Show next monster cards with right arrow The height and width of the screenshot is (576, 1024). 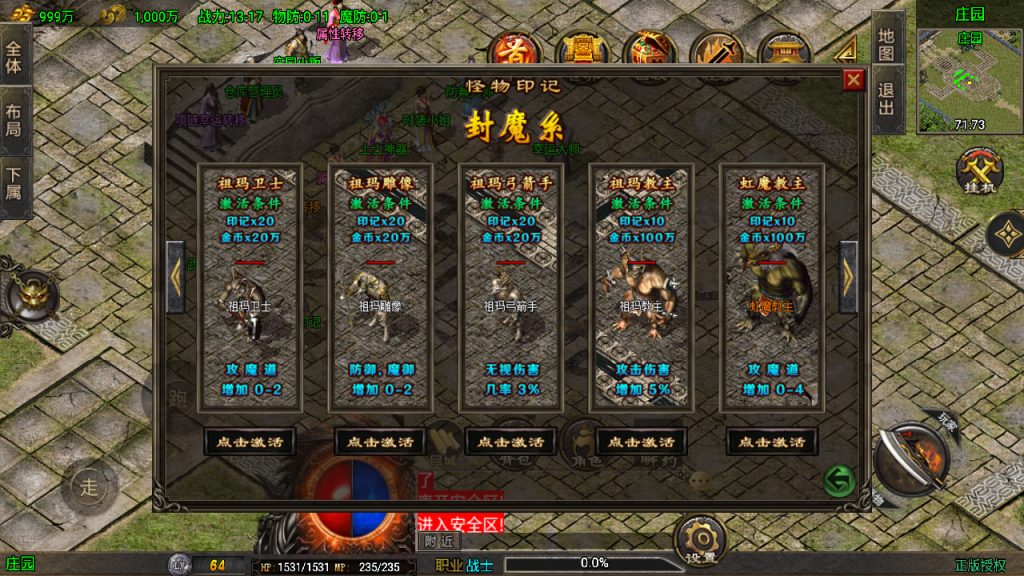[848, 277]
